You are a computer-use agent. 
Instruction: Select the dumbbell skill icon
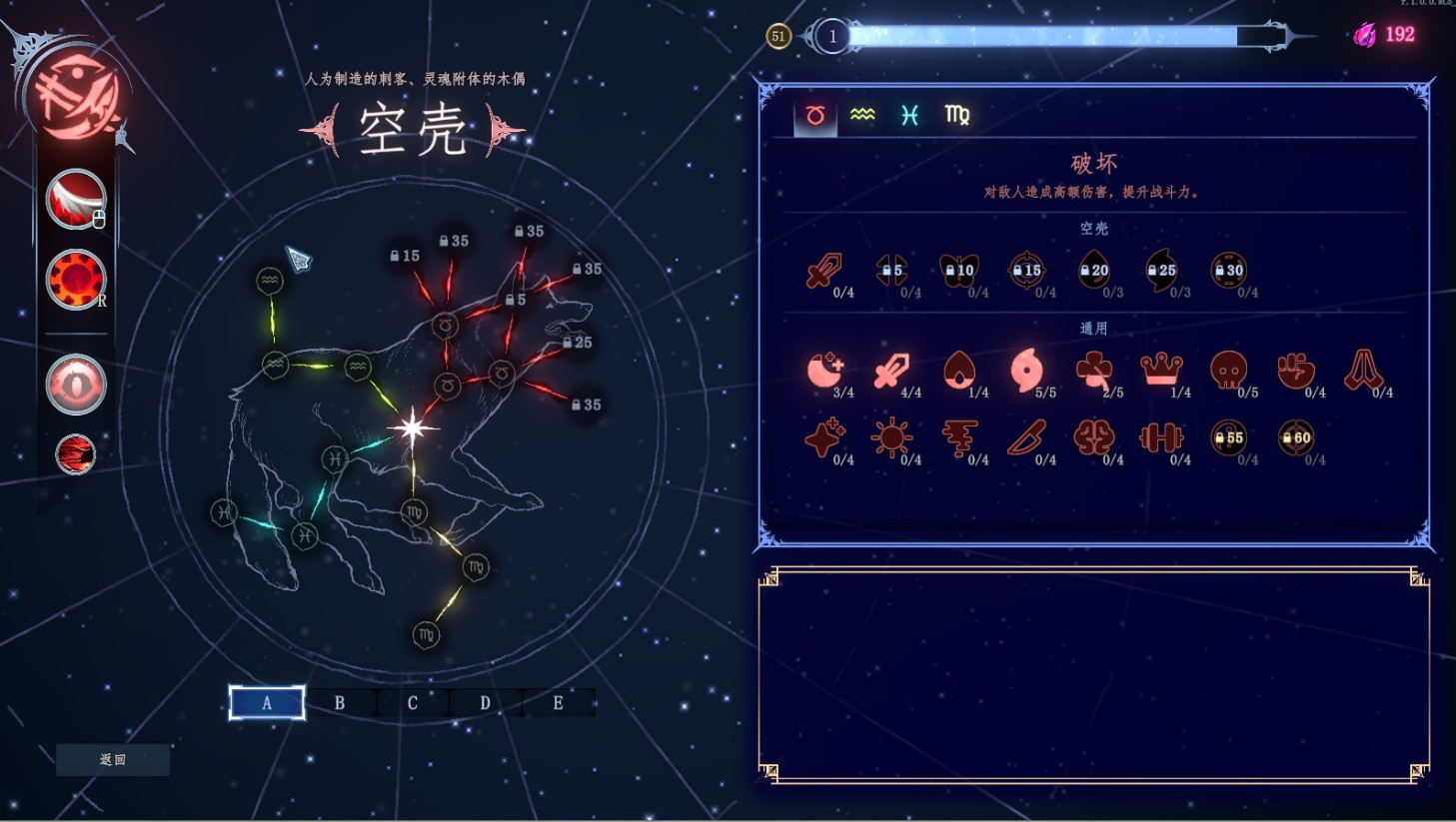[x=1161, y=437]
